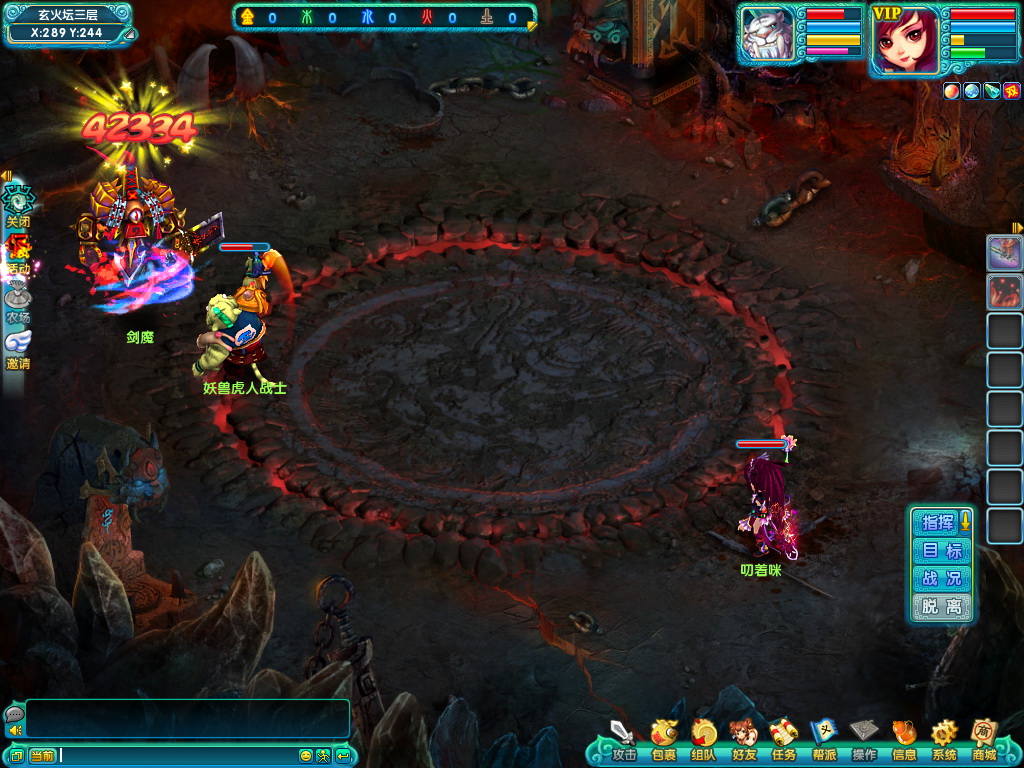Choose the 目标 target button
The width and height of the screenshot is (1024, 768).
point(941,551)
